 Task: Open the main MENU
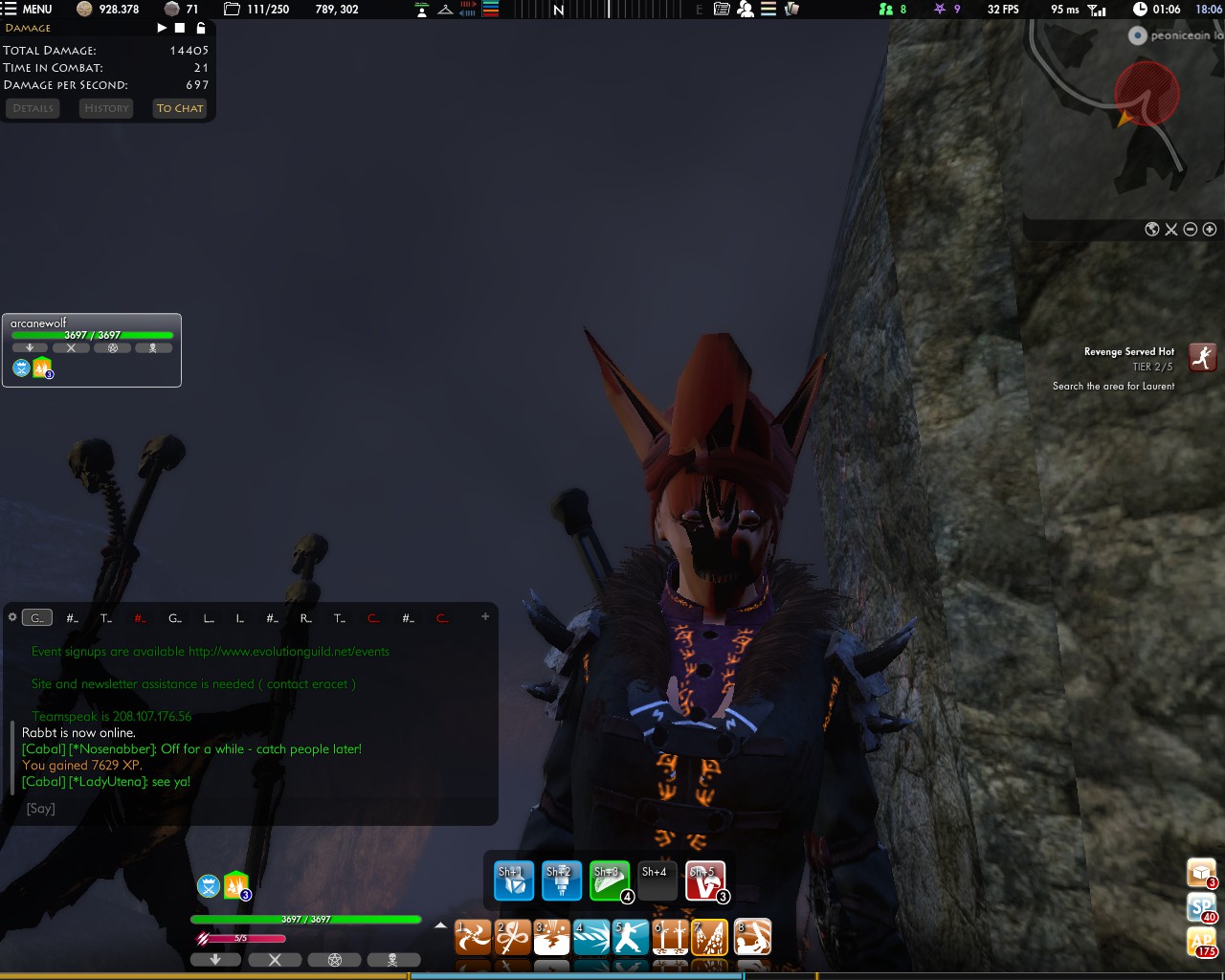(x=28, y=9)
